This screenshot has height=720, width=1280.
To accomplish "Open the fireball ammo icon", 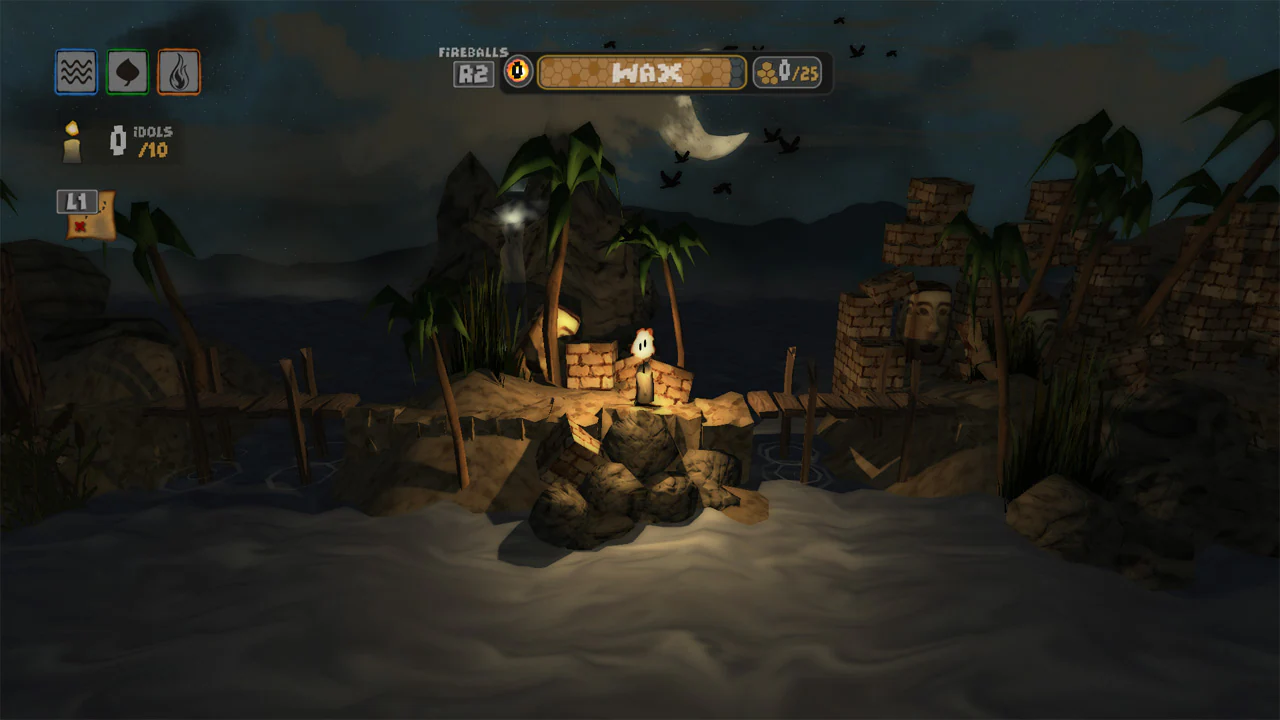I will click(x=519, y=71).
